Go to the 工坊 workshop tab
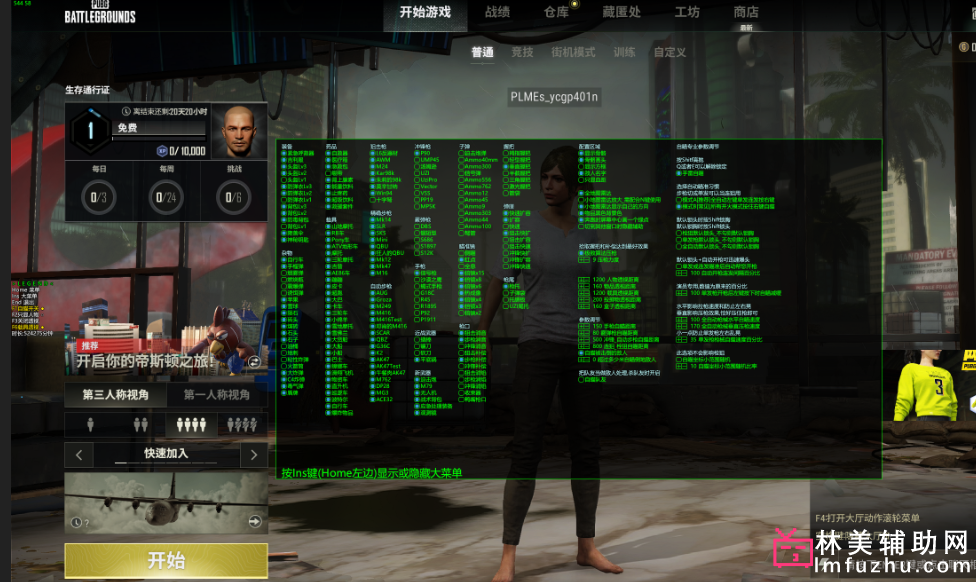The image size is (976, 582). pos(687,12)
